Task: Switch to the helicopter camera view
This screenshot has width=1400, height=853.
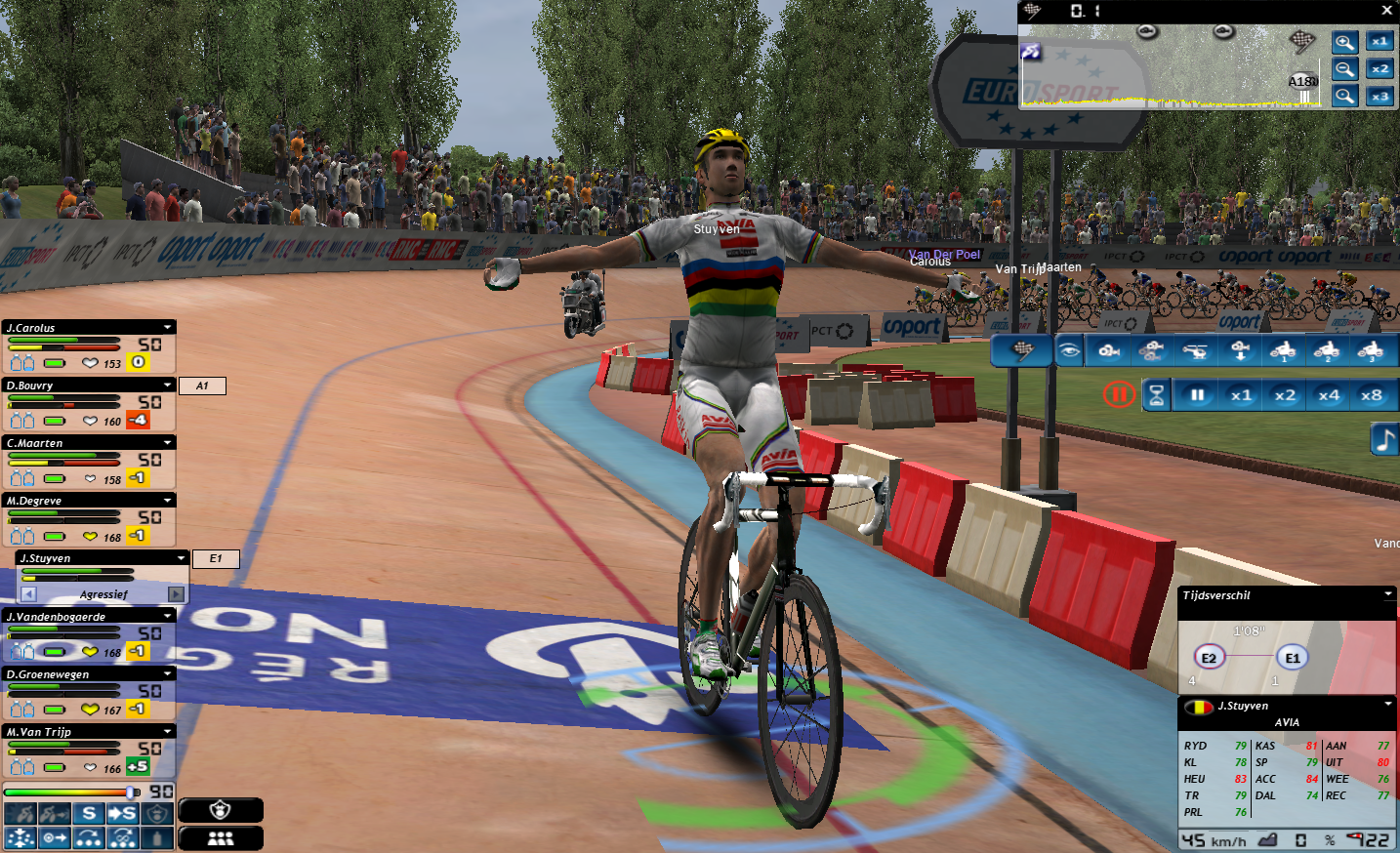Action: click(x=1196, y=350)
